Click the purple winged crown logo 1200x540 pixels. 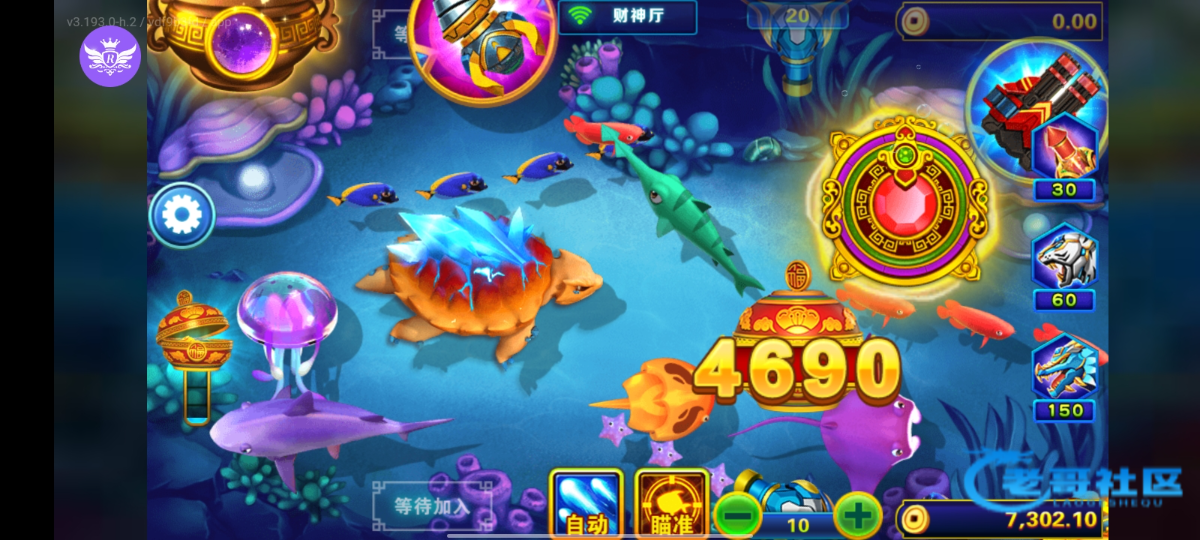click(x=110, y=56)
